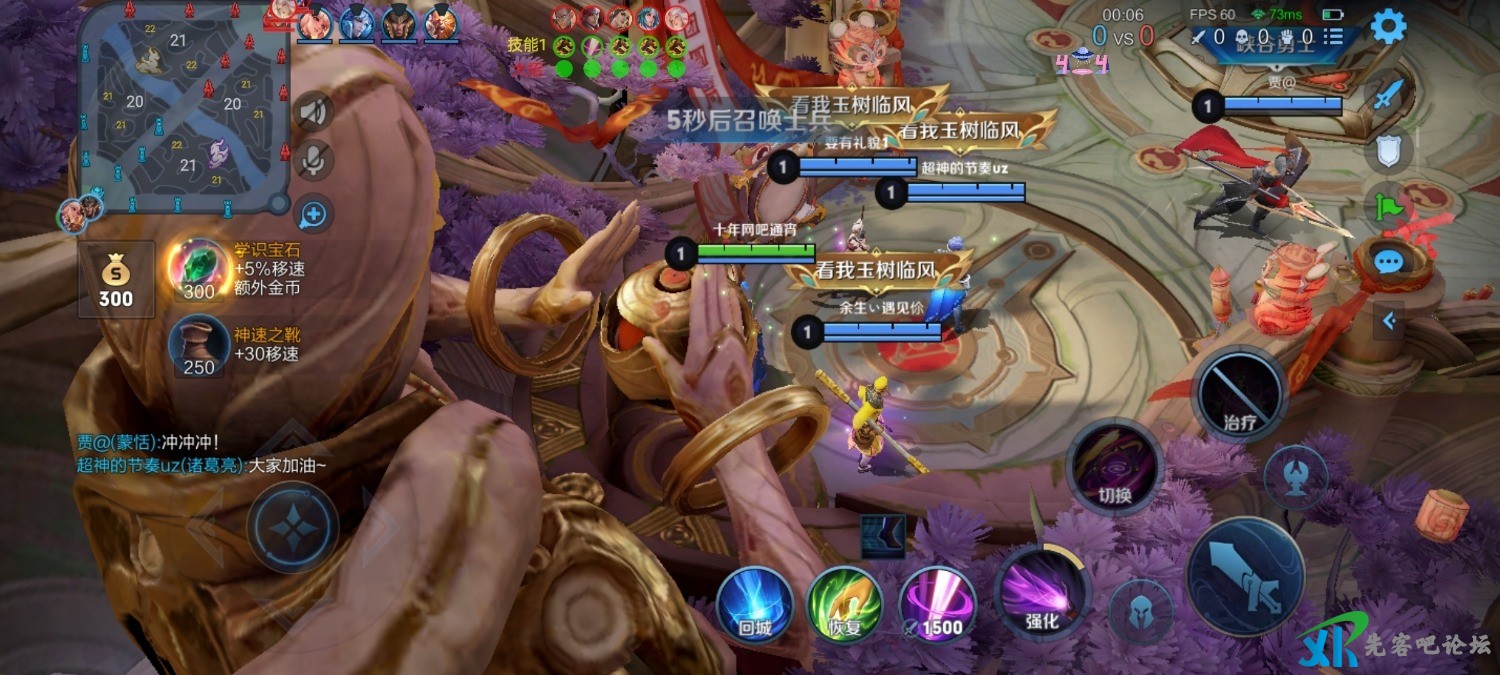Tap the large sword basic attack button
The image size is (1500, 675).
click(1246, 577)
